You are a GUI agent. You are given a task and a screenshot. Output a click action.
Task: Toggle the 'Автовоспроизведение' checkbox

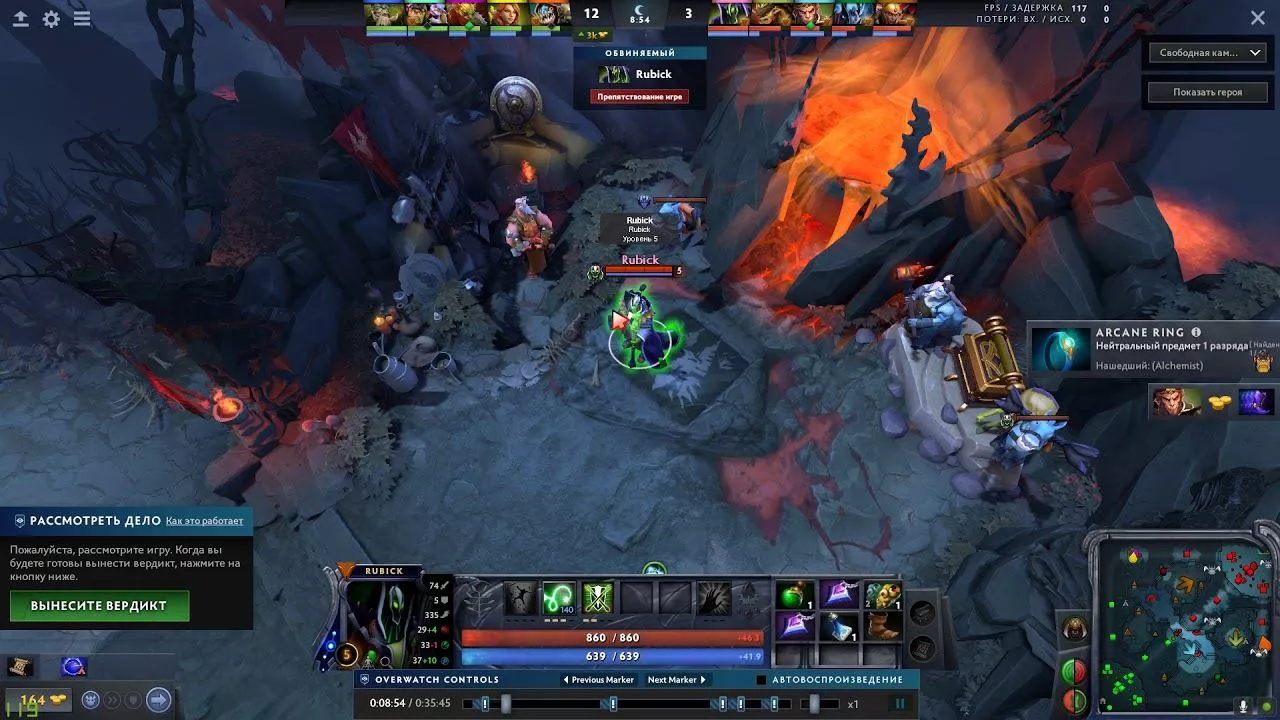coord(762,680)
